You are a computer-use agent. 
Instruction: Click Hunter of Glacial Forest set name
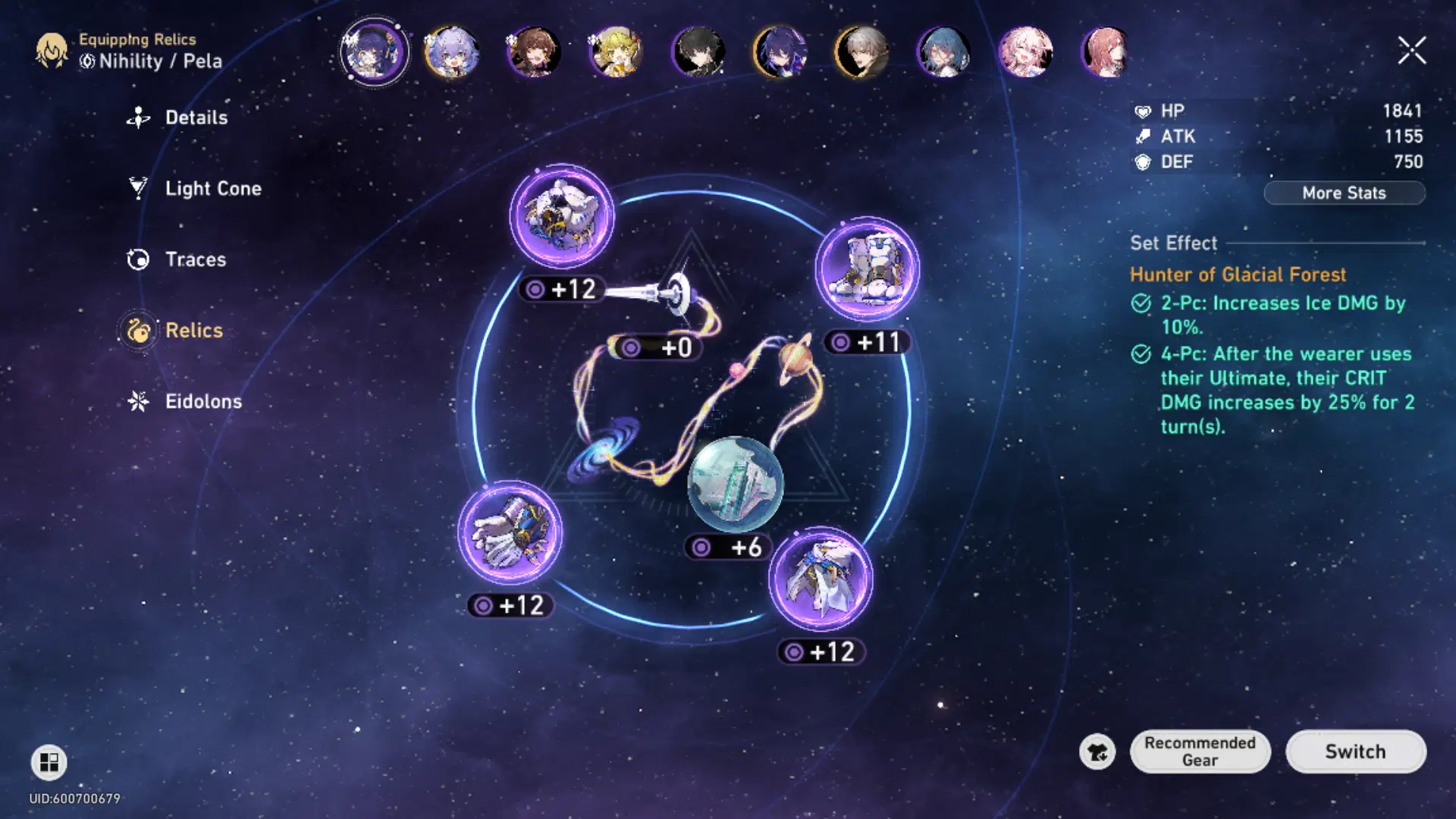pyautogui.click(x=1238, y=275)
